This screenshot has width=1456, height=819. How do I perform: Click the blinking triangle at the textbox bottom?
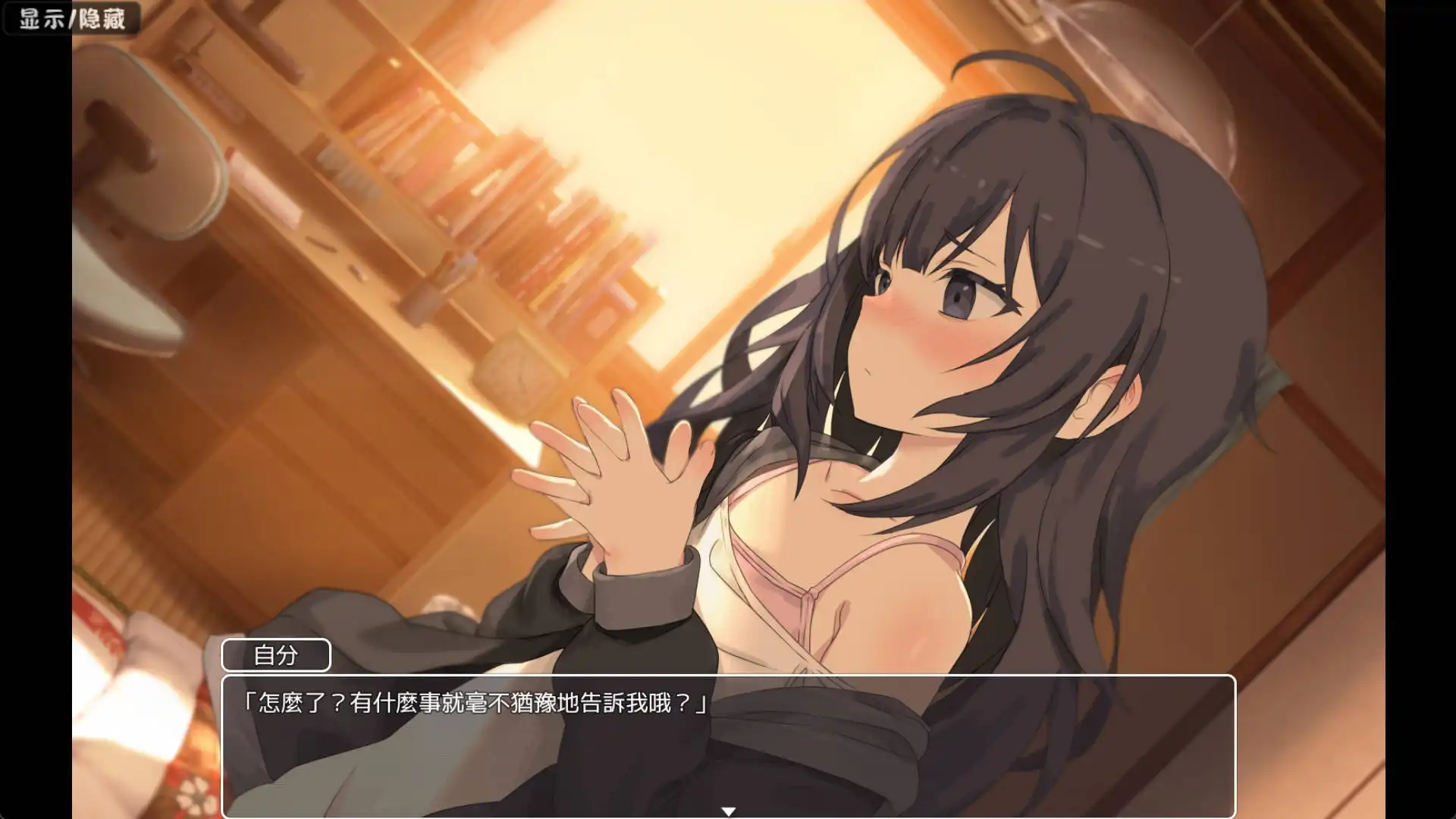tap(730, 810)
